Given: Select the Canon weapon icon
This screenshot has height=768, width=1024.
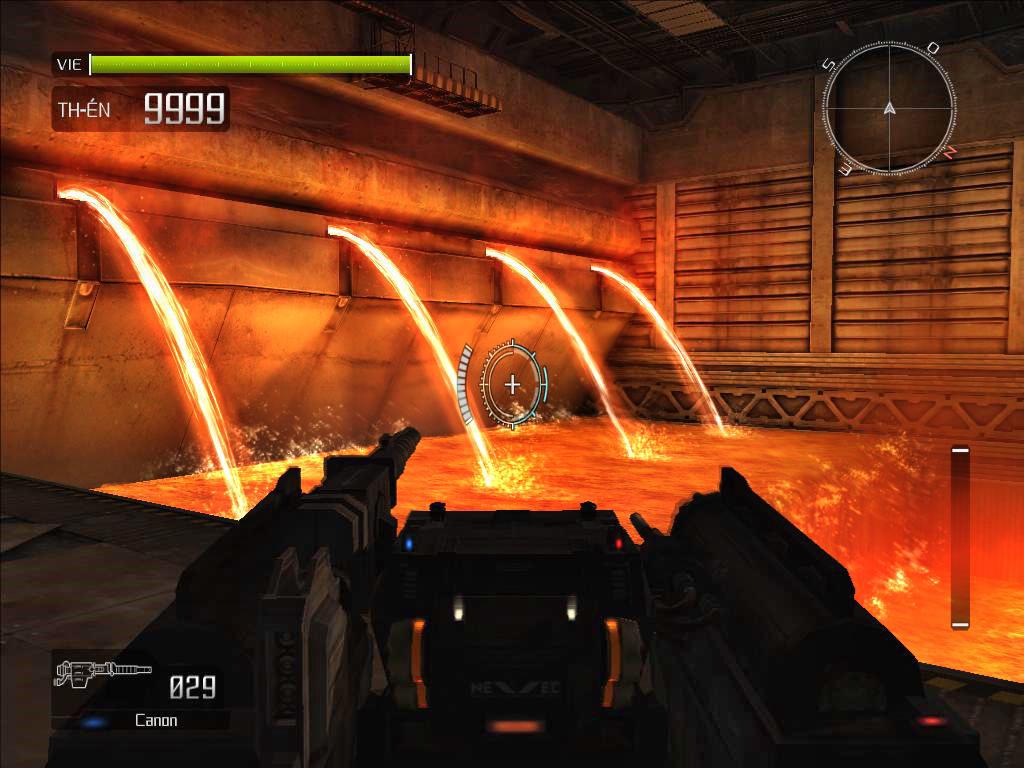Looking at the screenshot, I should (102, 673).
